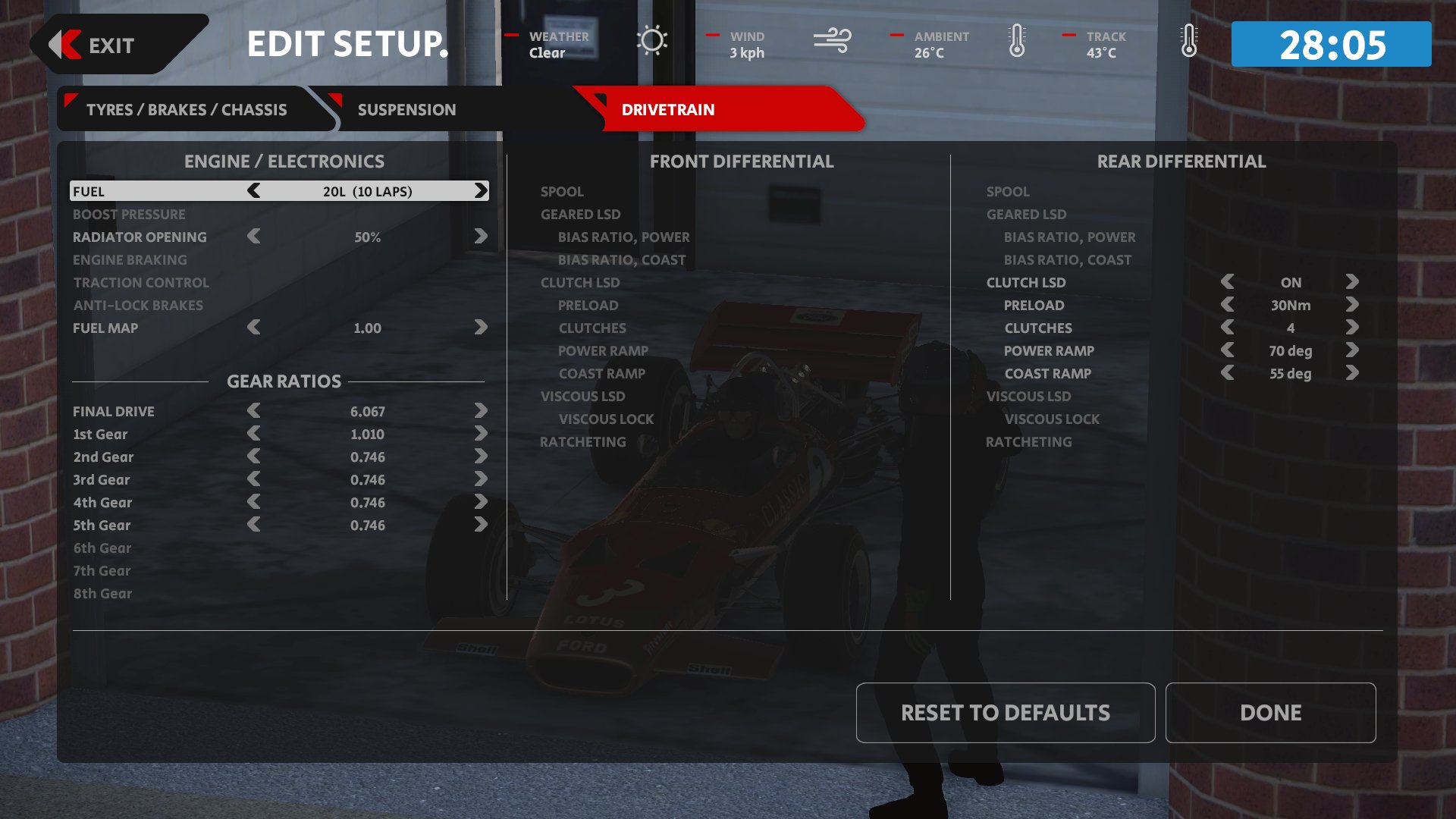The height and width of the screenshot is (819, 1456).
Task: Reset to Defaults
Action: click(x=1005, y=713)
